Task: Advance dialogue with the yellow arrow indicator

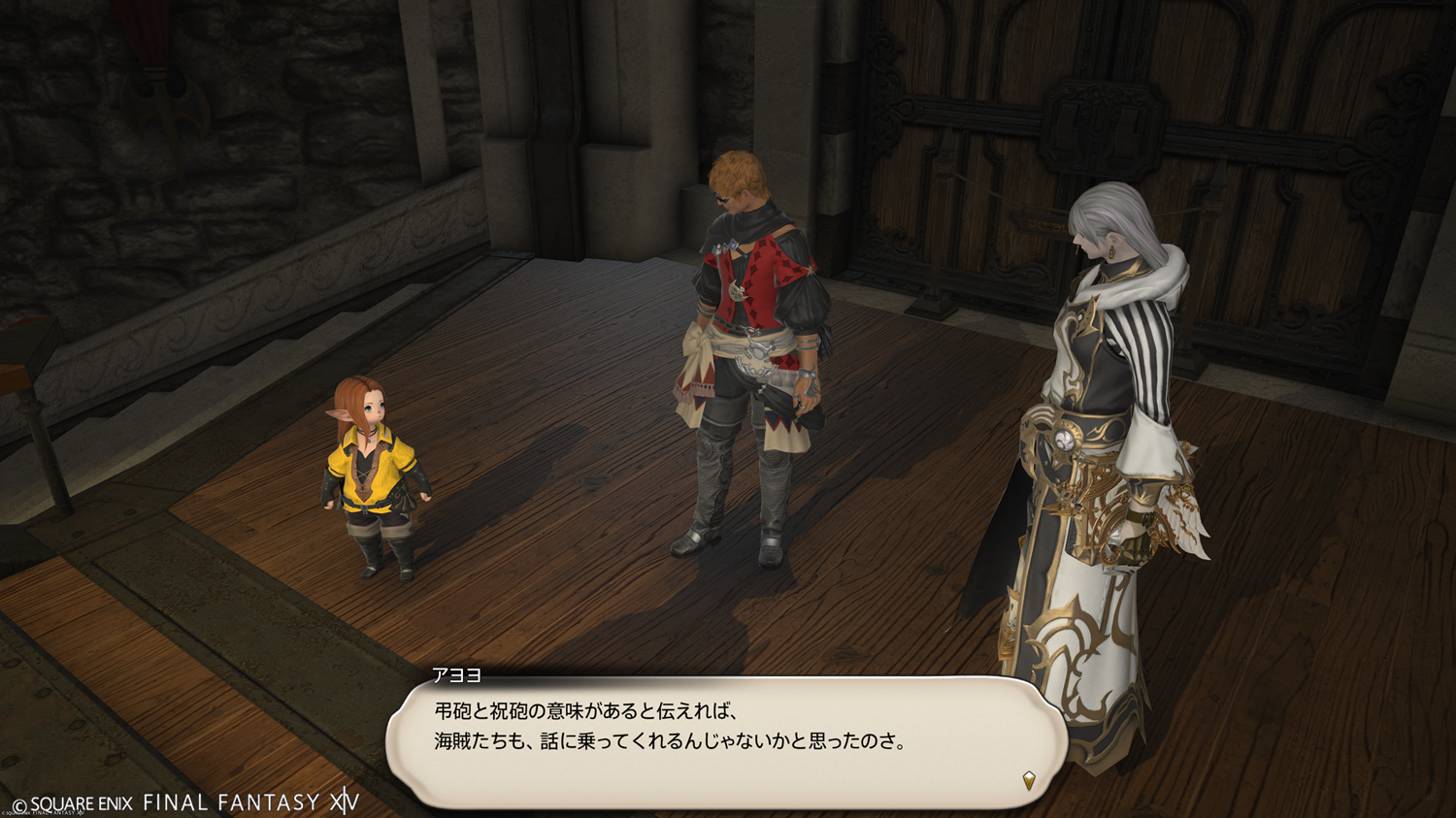Action: [x=1029, y=779]
